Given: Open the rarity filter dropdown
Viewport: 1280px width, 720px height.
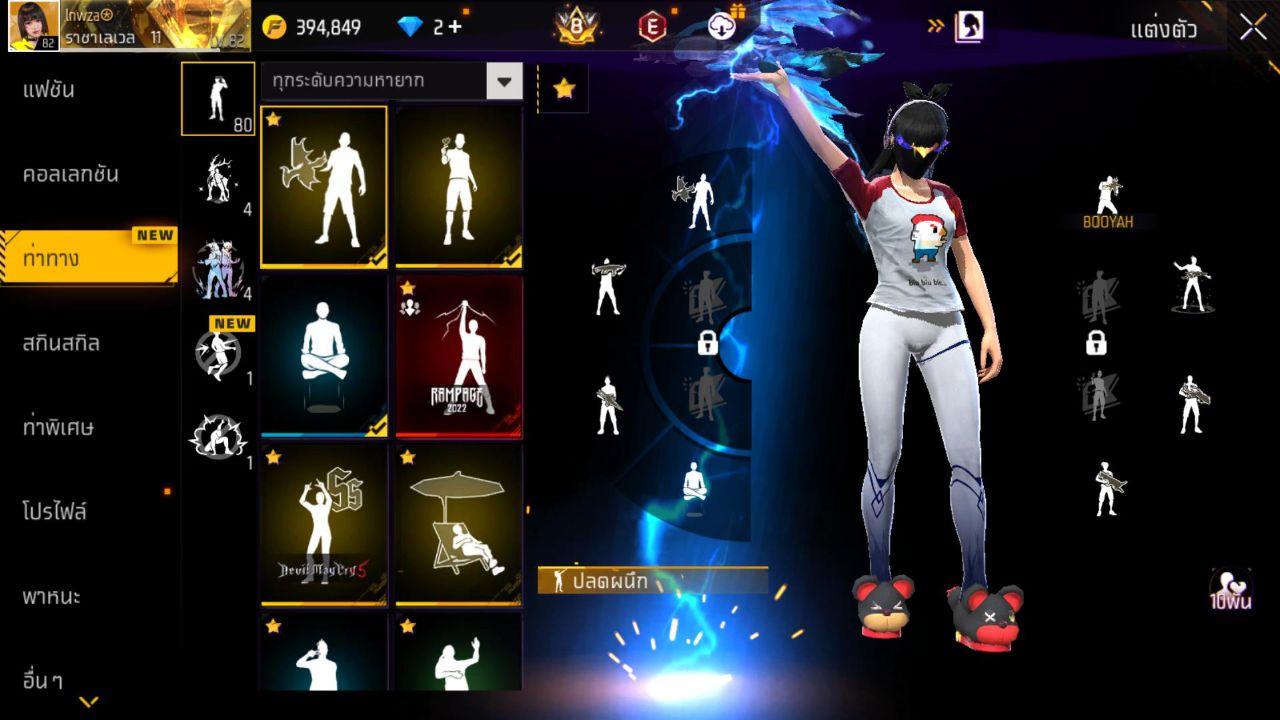Looking at the screenshot, I should [506, 81].
